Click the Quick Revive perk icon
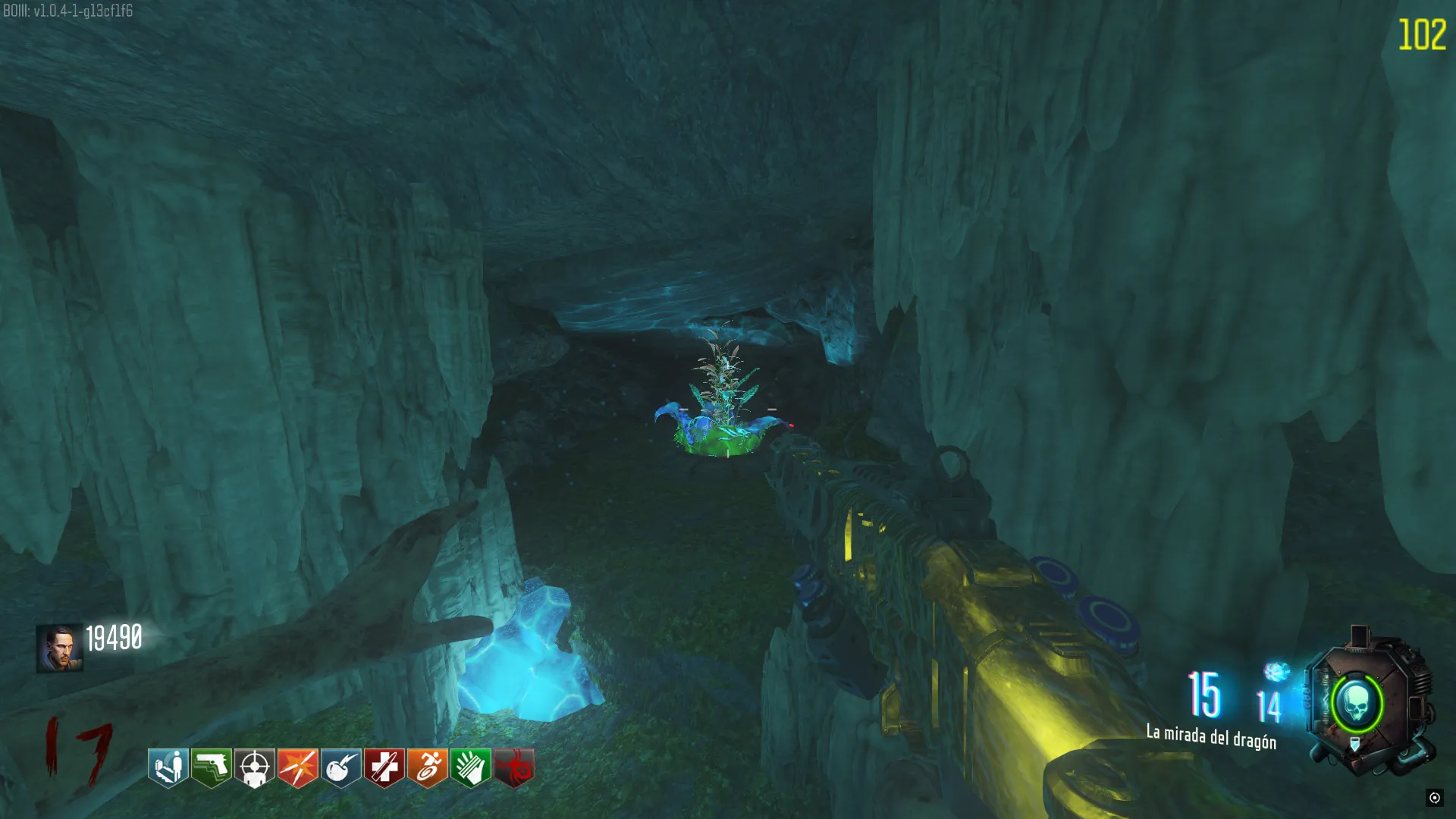The width and height of the screenshot is (1456, 819). pos(168,767)
